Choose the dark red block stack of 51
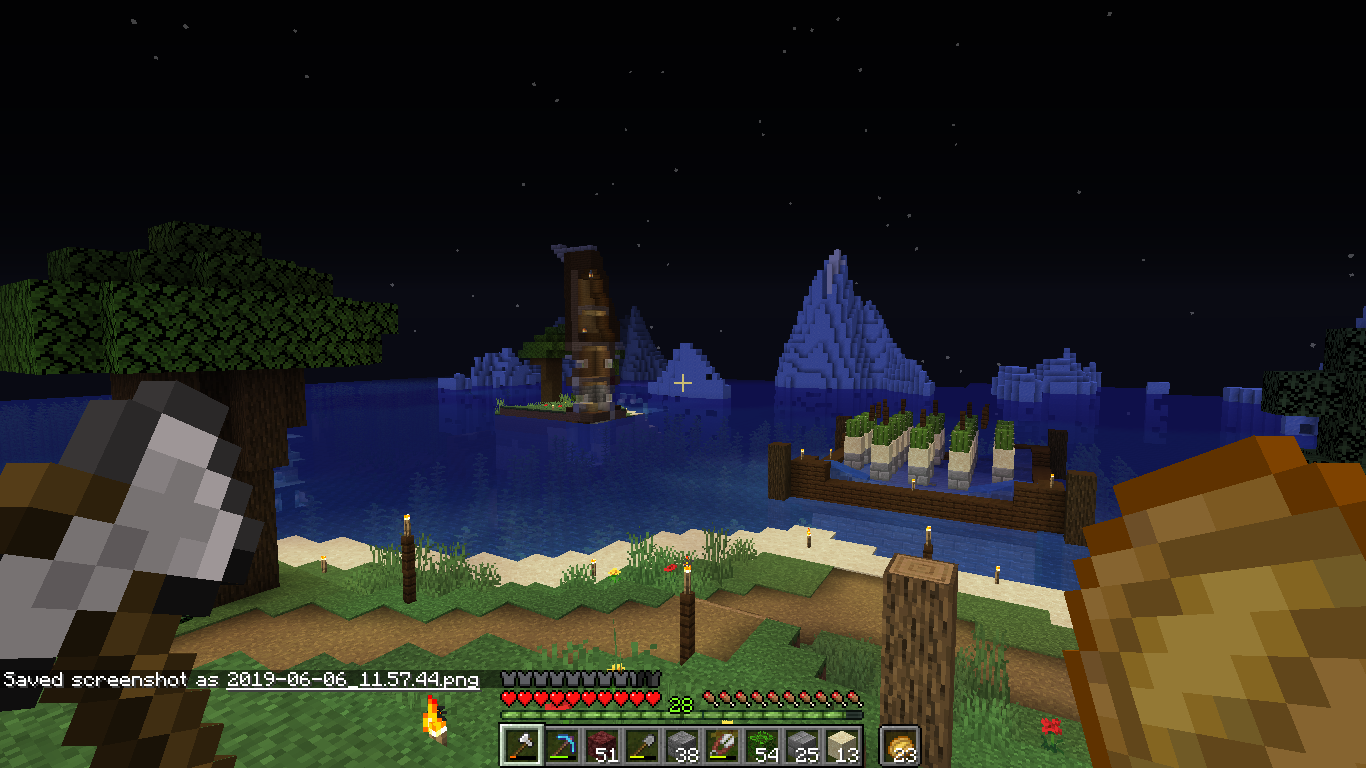 pos(602,745)
